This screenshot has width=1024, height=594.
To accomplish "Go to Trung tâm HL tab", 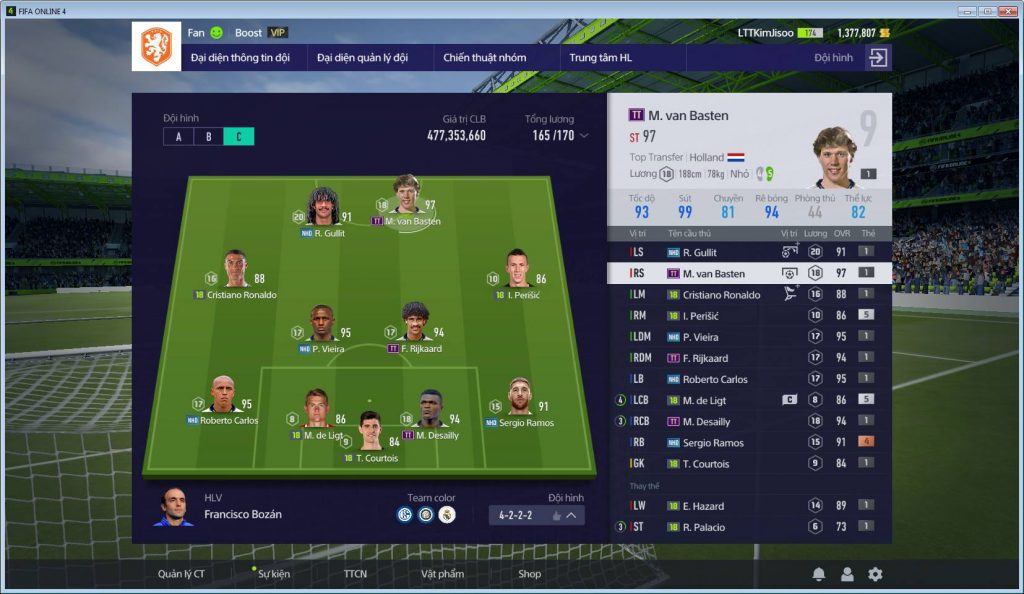I will 600,58.
